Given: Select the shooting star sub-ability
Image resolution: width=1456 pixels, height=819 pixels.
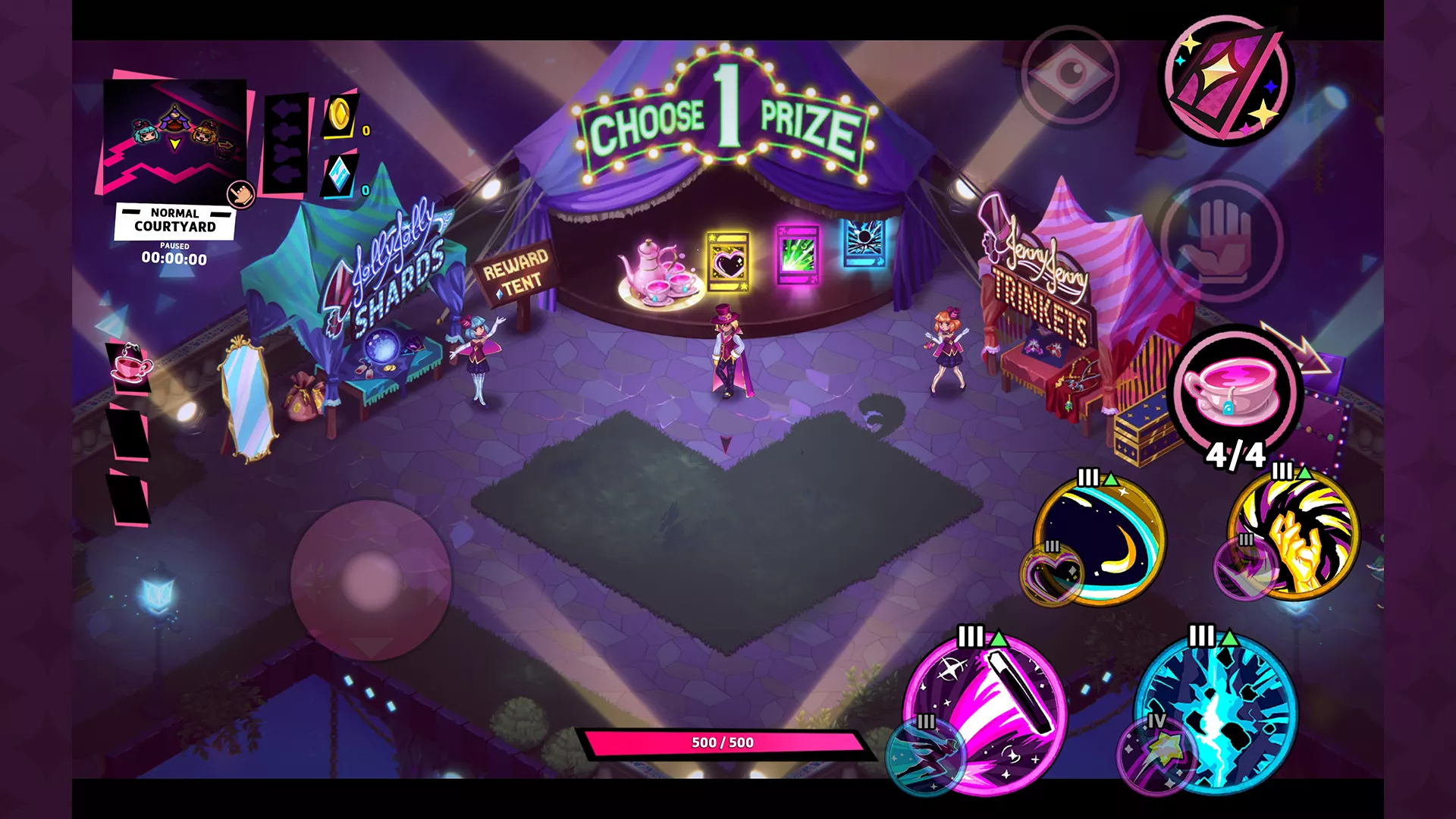Looking at the screenshot, I should 1156,755.
